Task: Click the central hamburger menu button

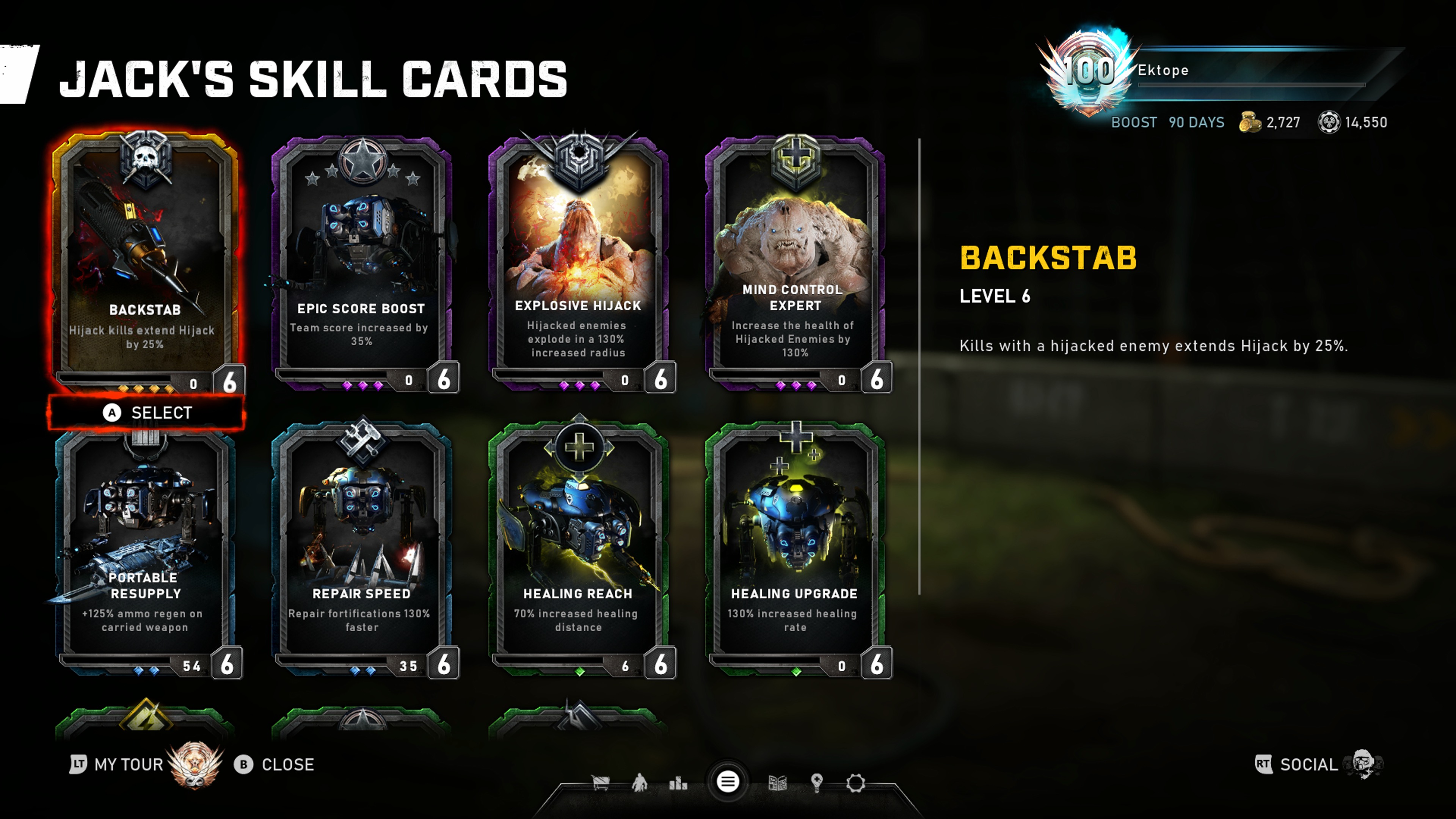Action: pyautogui.click(x=728, y=782)
